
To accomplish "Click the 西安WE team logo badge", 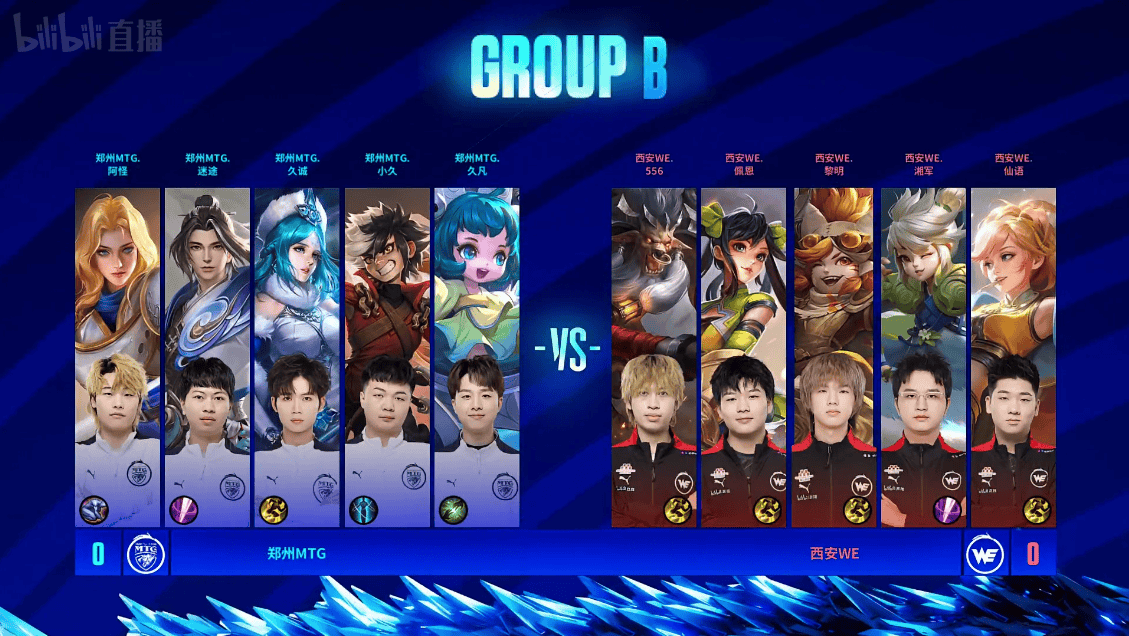I will click(x=984, y=553).
